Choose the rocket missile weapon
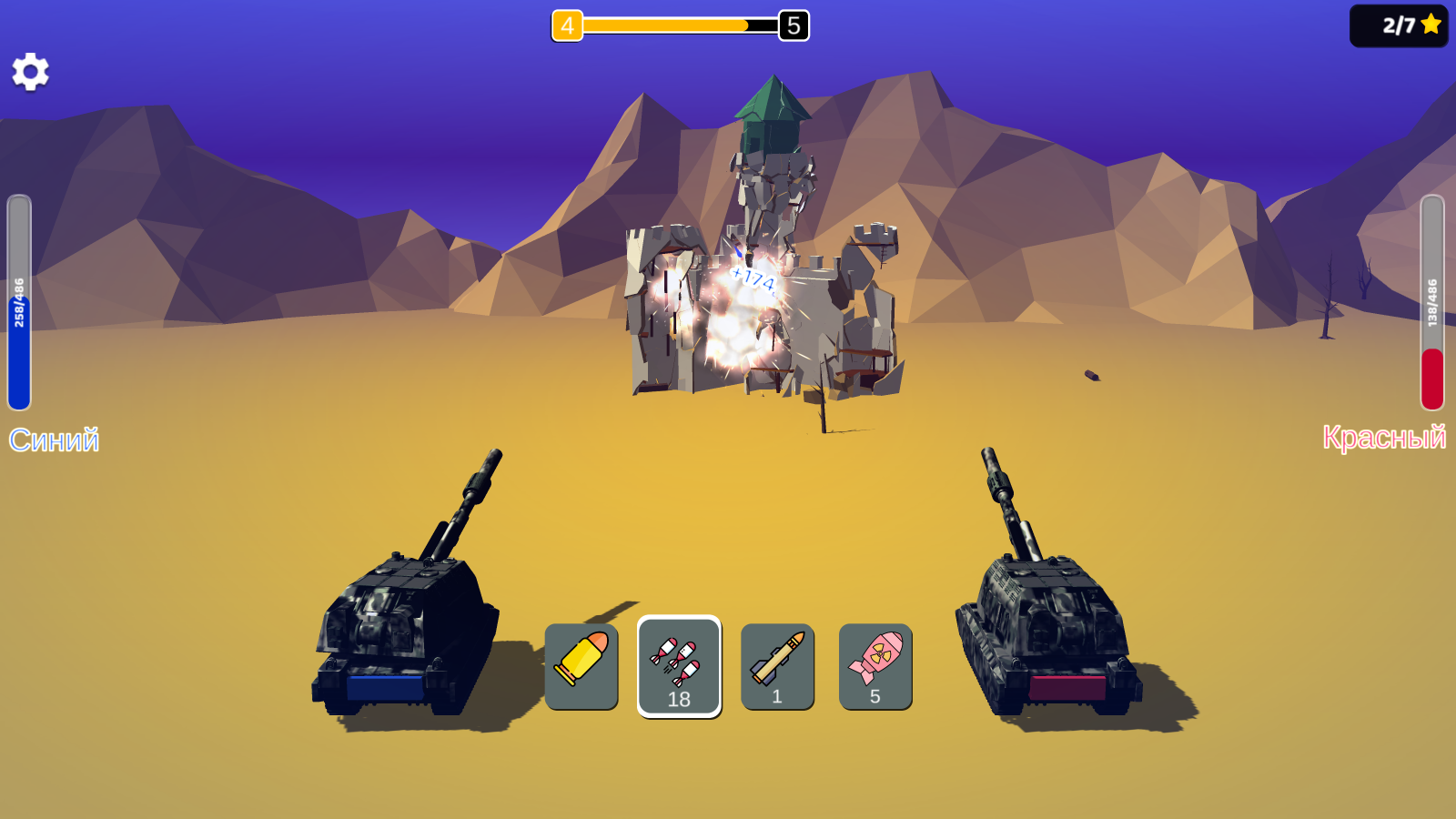Viewport: 1456px width, 819px height. 776,664
